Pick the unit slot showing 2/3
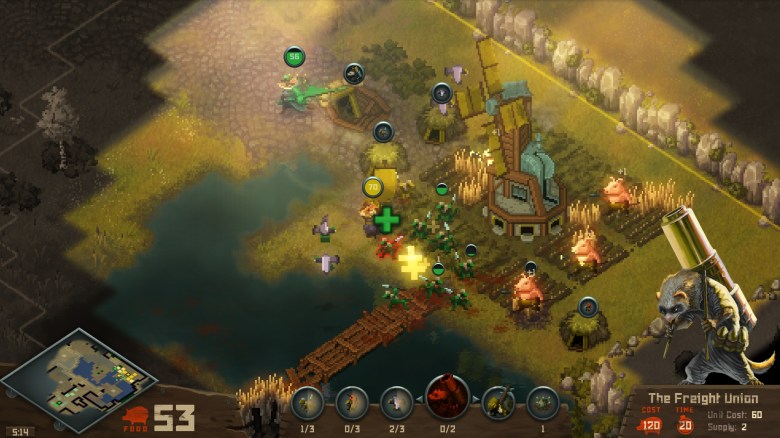 pyautogui.click(x=397, y=402)
